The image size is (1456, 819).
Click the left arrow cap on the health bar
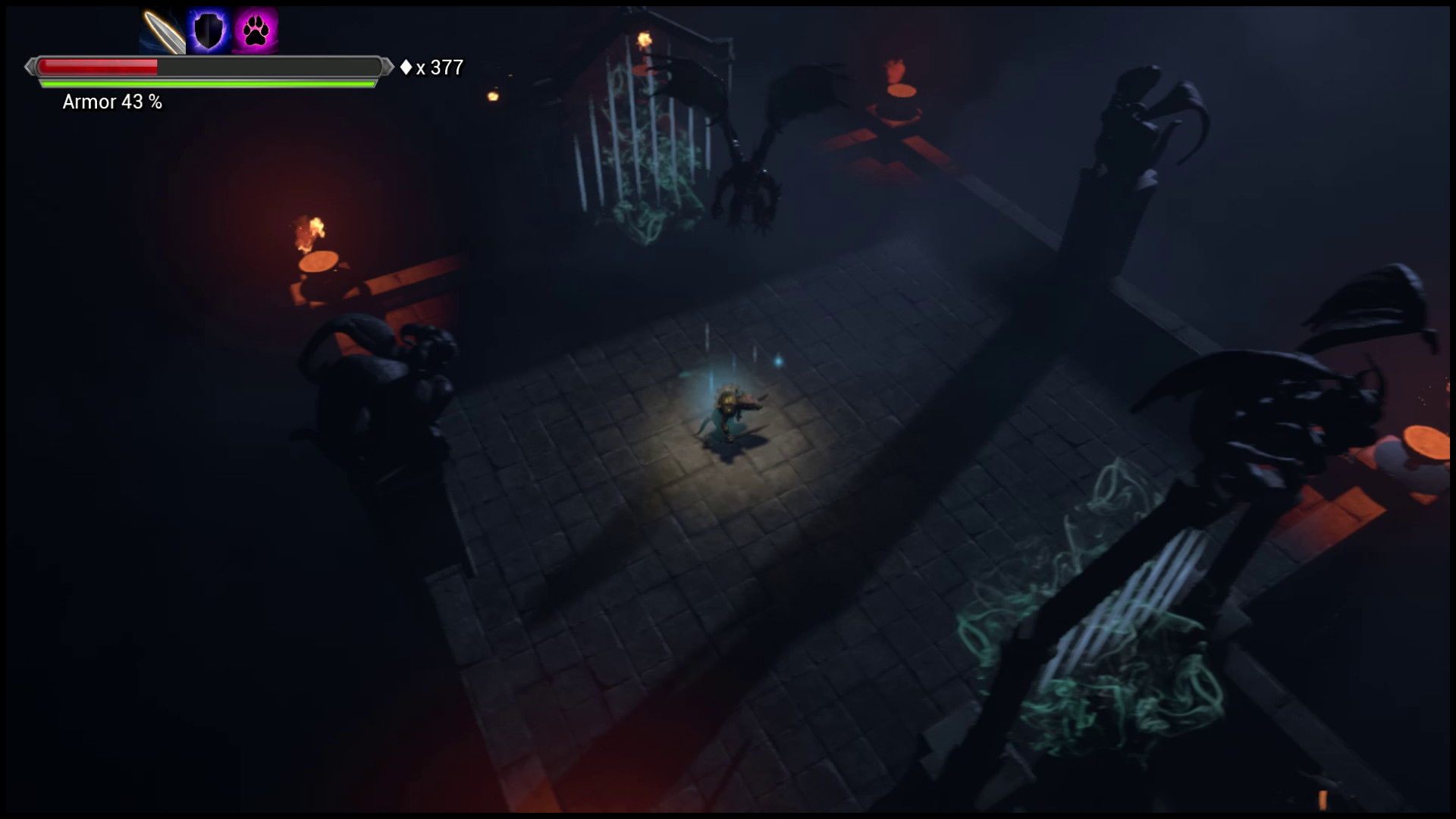(31, 67)
